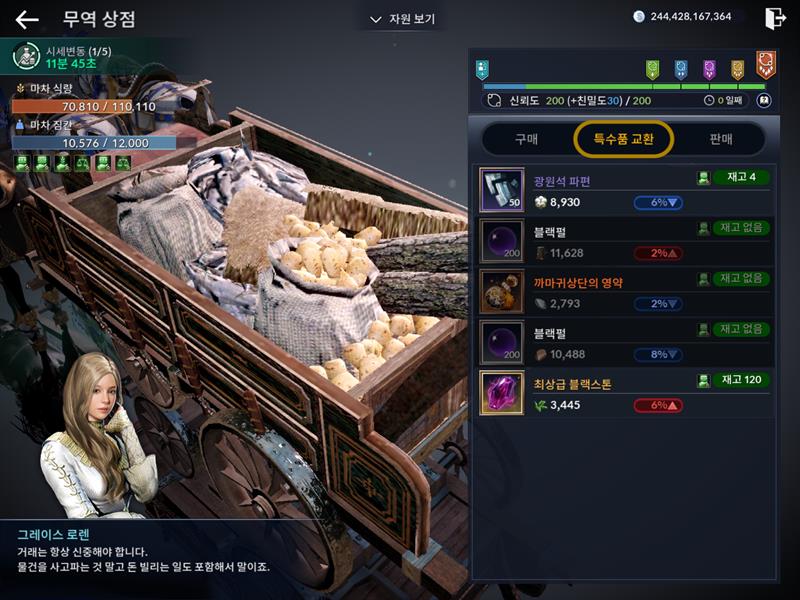This screenshot has height=600, width=800.
Task: Click the 시세변동 price change icon
Action: click(27, 57)
